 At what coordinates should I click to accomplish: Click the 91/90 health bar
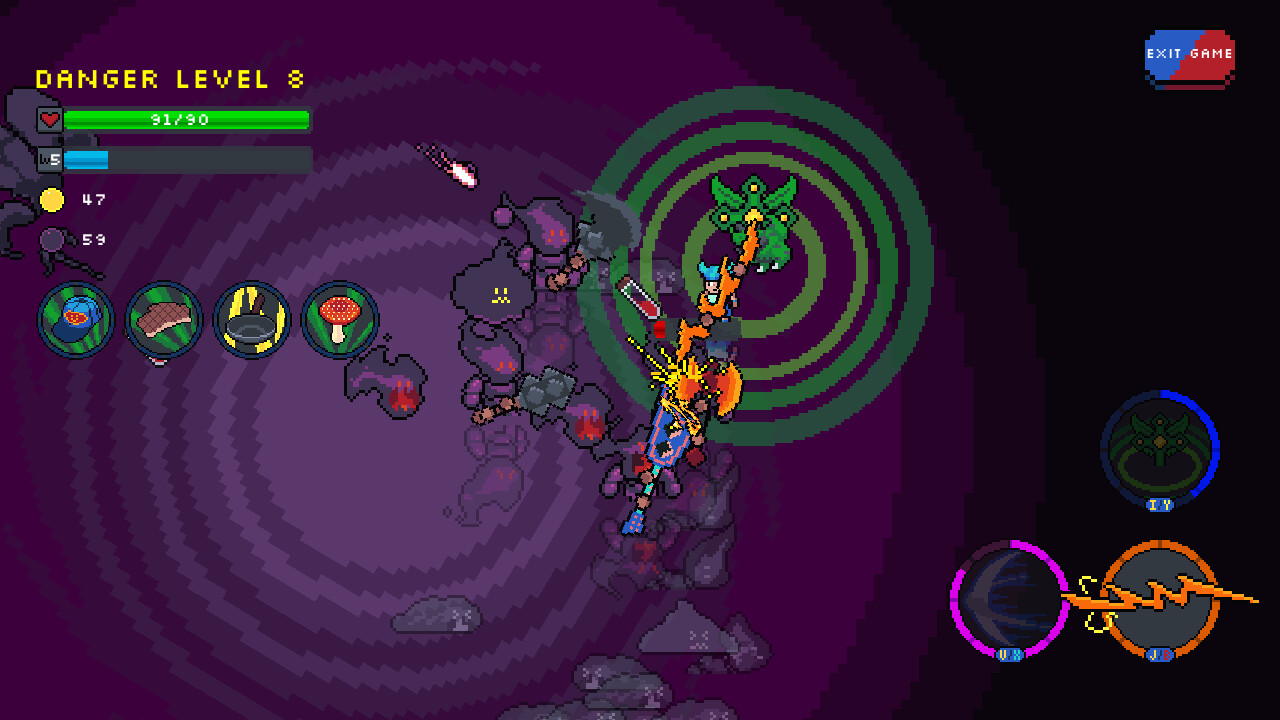tap(186, 120)
